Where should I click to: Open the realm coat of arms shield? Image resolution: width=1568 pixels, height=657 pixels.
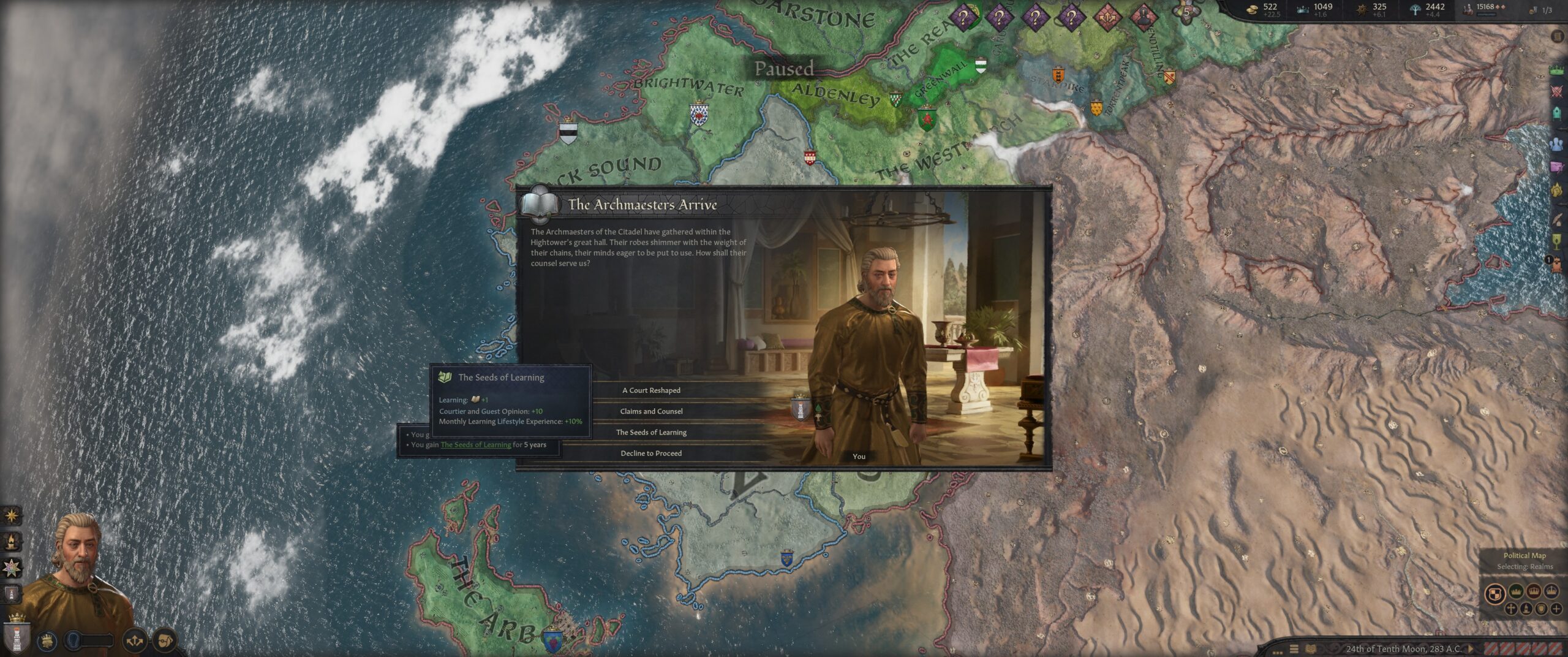[17, 636]
